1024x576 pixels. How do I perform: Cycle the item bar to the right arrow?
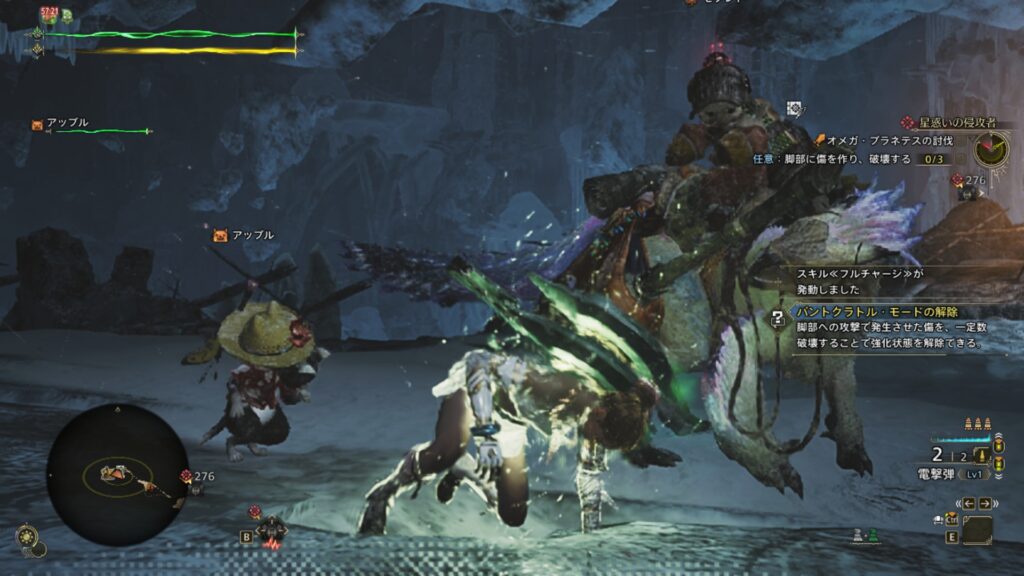coord(985,503)
